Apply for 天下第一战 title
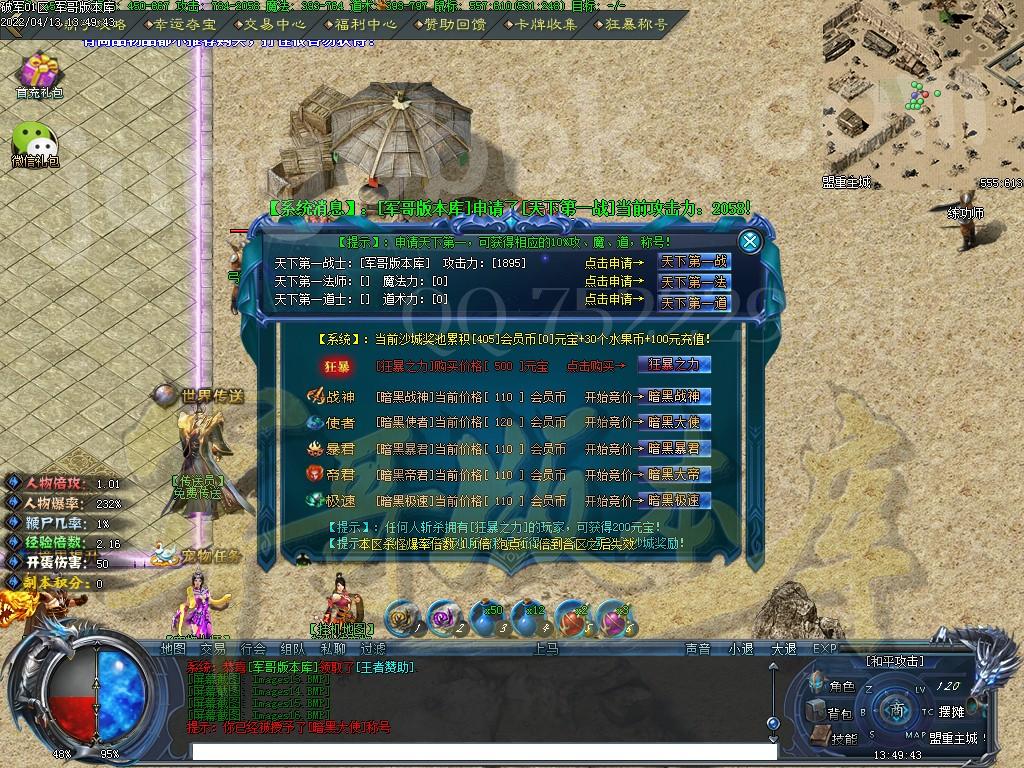Image resolution: width=1024 pixels, height=768 pixels. point(693,262)
